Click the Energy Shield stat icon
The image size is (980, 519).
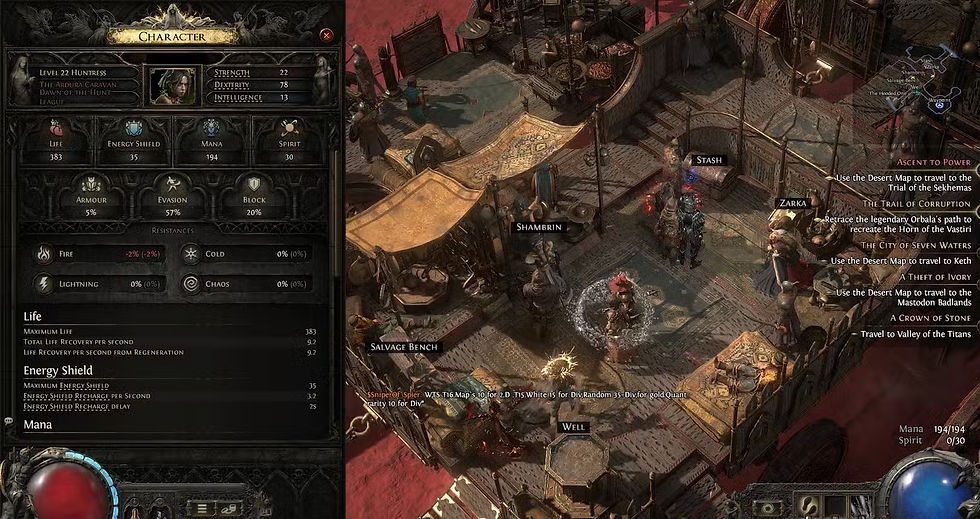click(x=133, y=128)
